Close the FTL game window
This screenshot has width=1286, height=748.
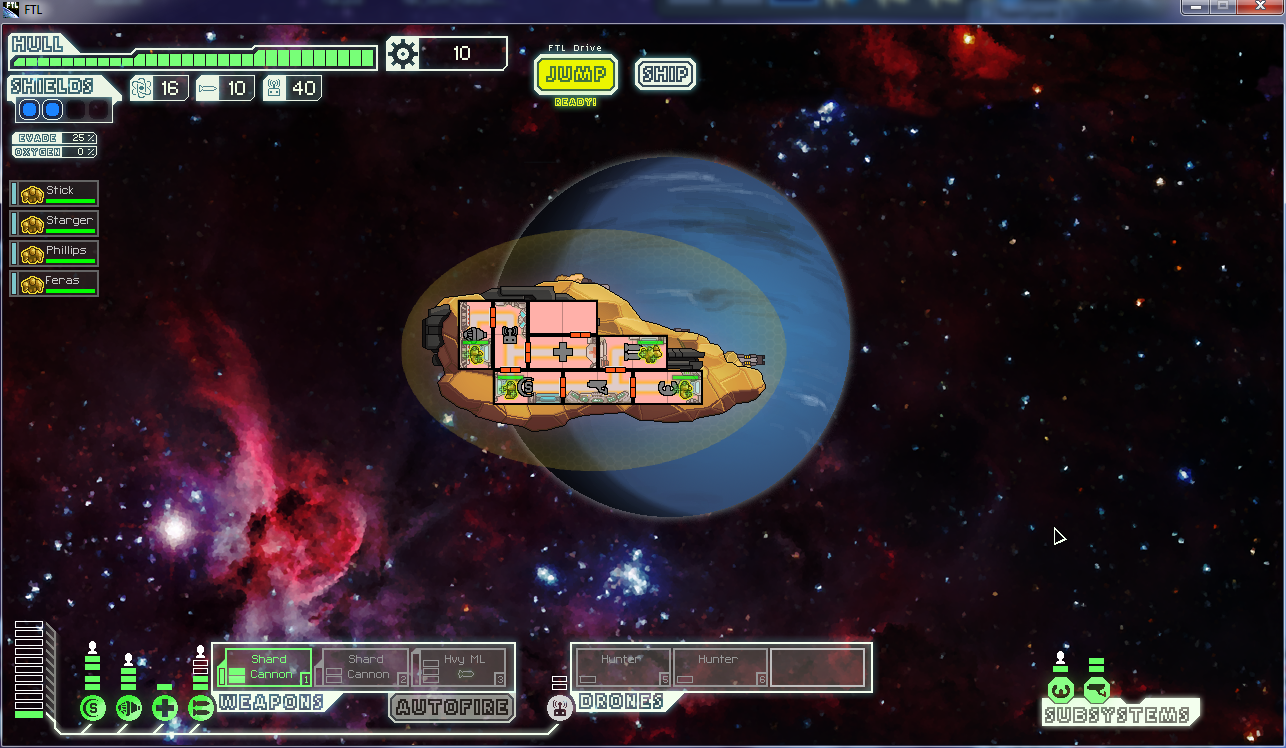[x=1261, y=7]
